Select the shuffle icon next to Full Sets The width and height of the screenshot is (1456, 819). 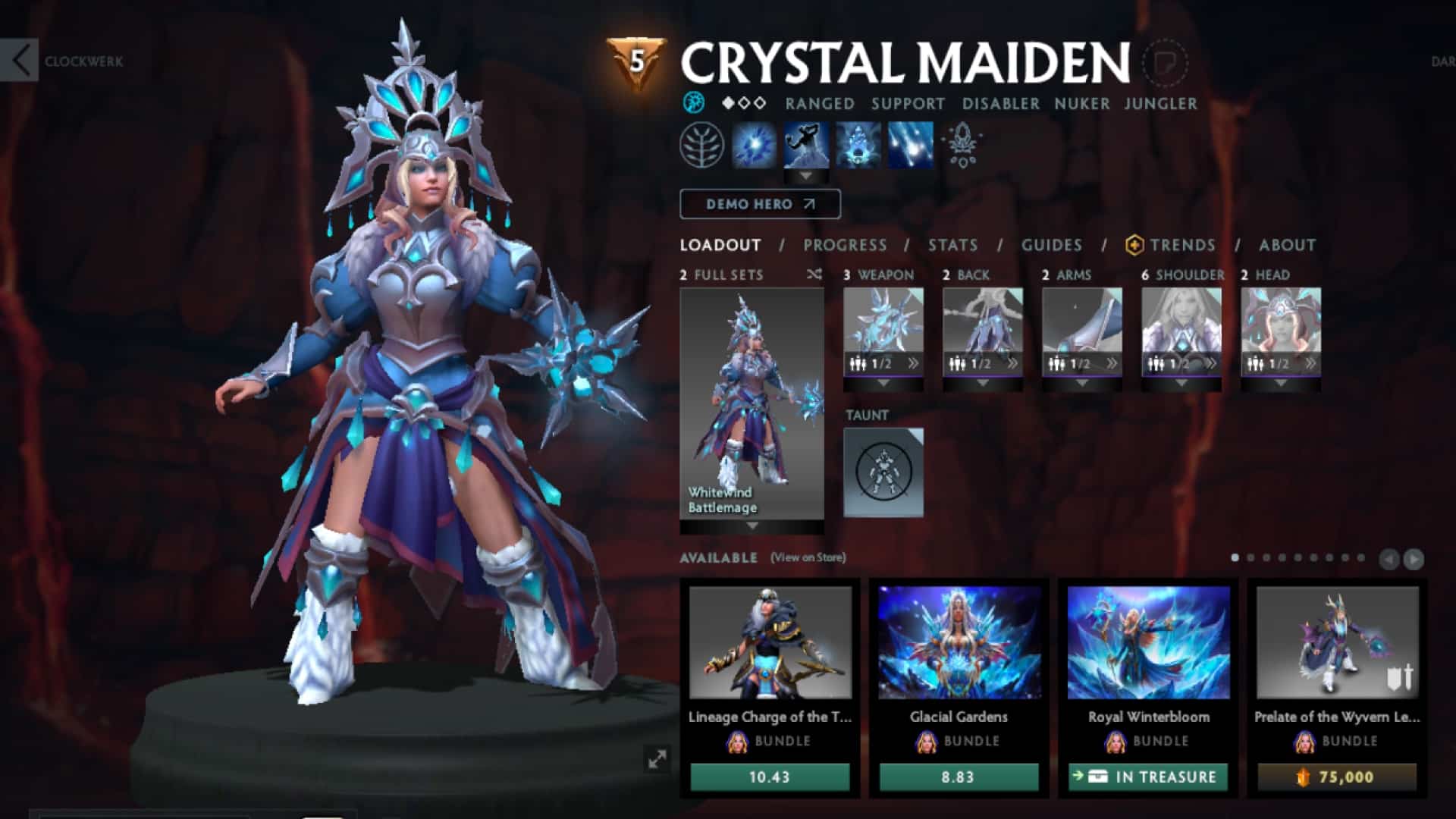point(814,275)
